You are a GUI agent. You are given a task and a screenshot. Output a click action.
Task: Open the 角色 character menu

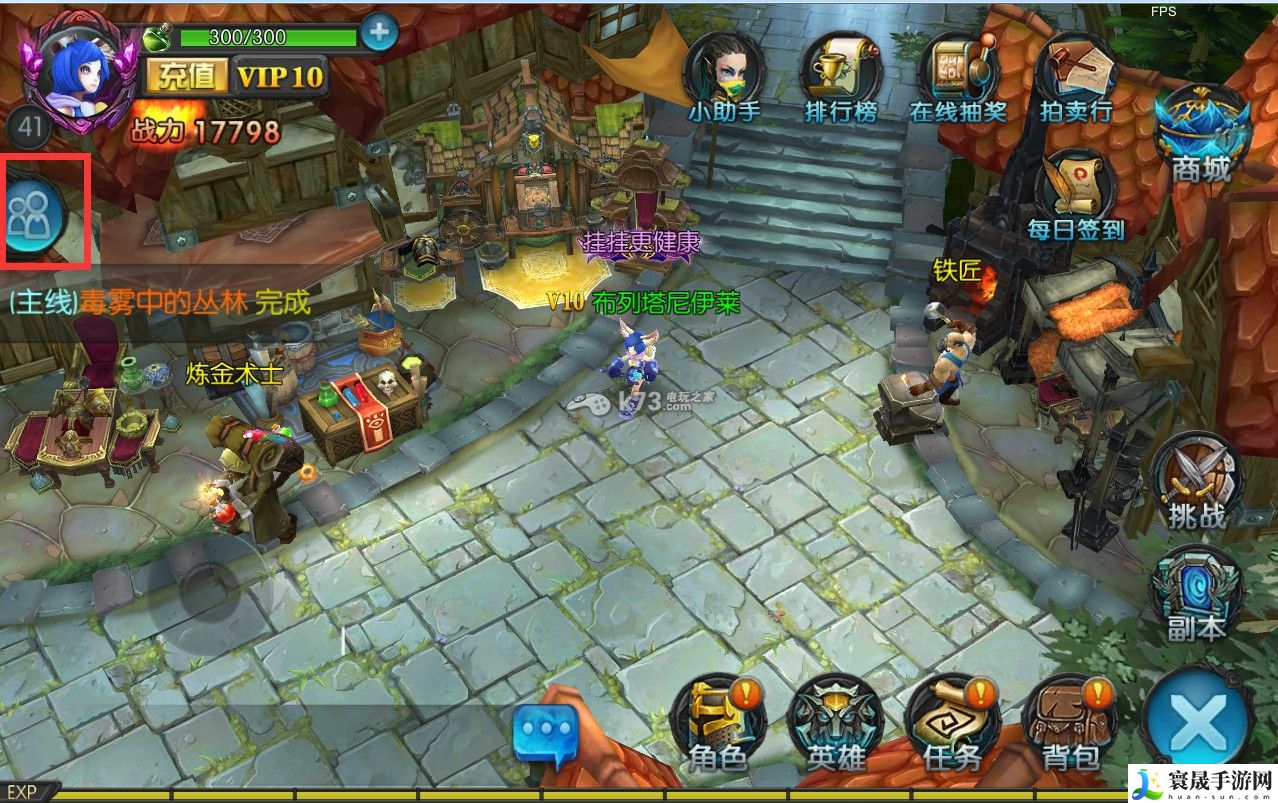tap(718, 722)
